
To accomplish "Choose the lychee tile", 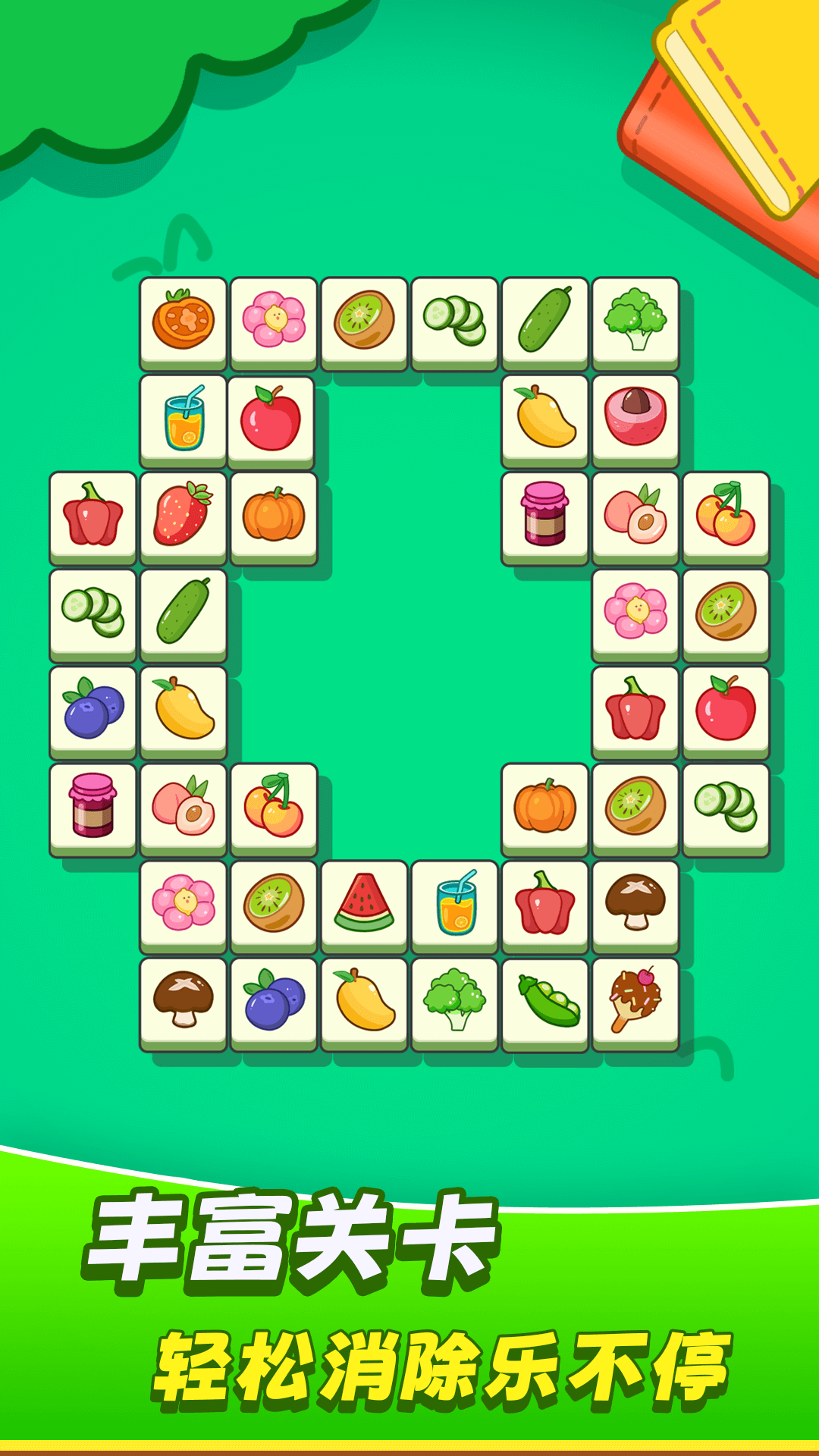I will coord(635,417).
